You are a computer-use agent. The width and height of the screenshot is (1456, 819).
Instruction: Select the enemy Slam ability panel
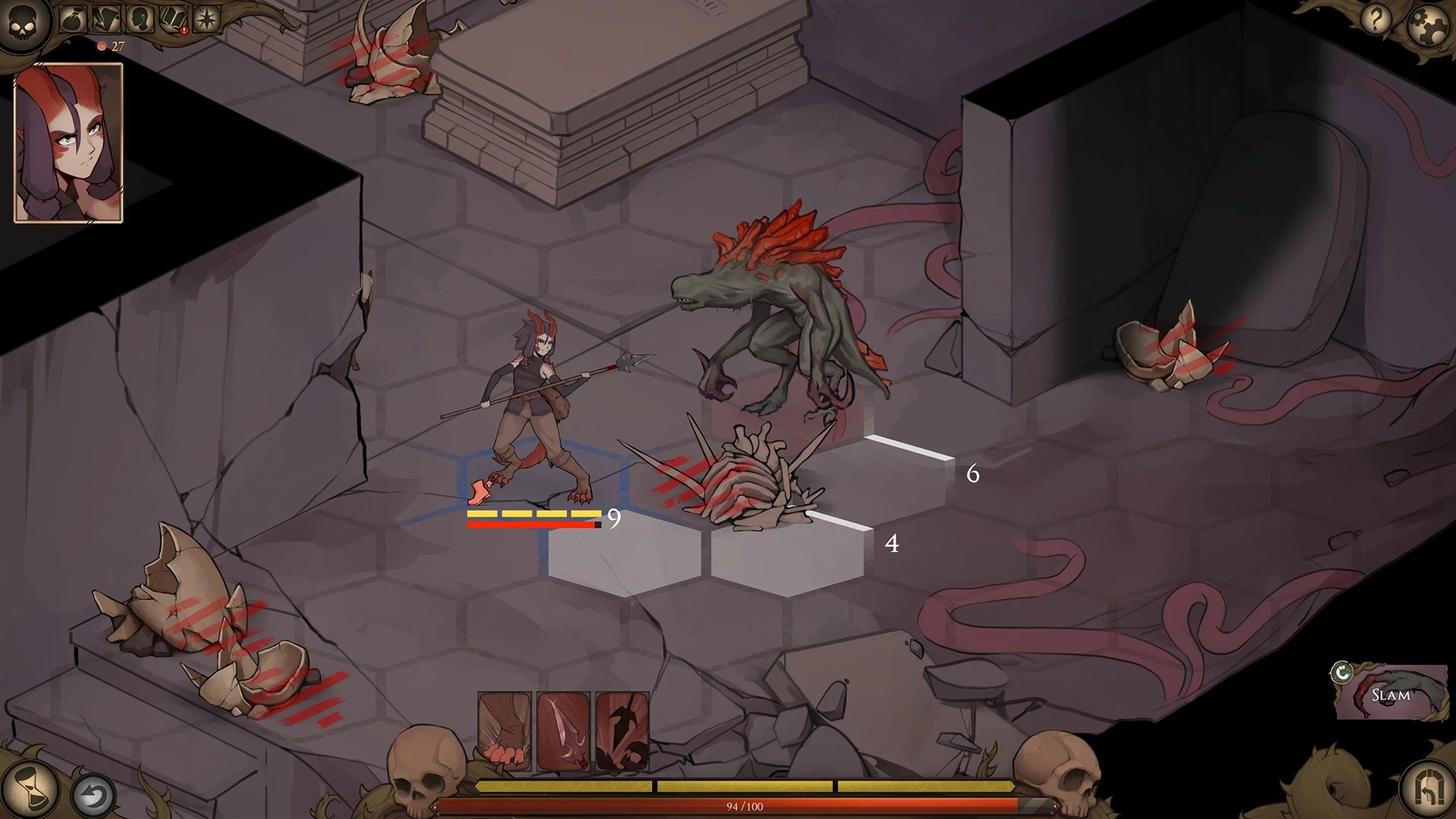(1391, 692)
